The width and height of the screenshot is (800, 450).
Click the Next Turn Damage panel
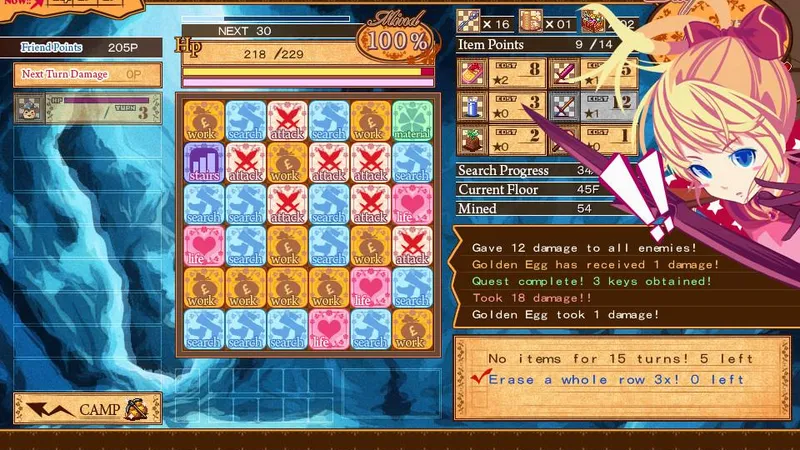(x=87, y=74)
